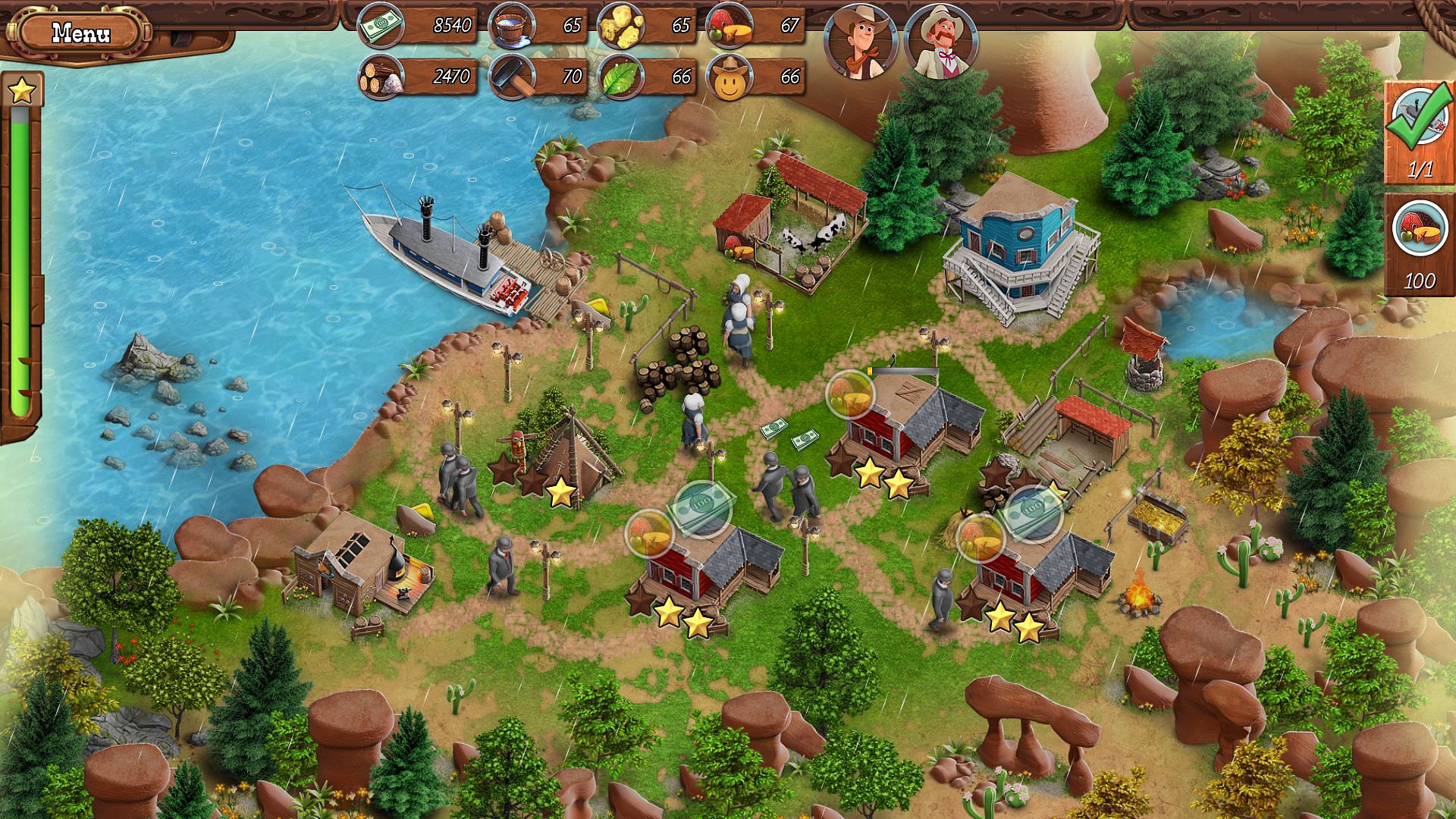Select the wood and stone resource icon

(x=379, y=75)
